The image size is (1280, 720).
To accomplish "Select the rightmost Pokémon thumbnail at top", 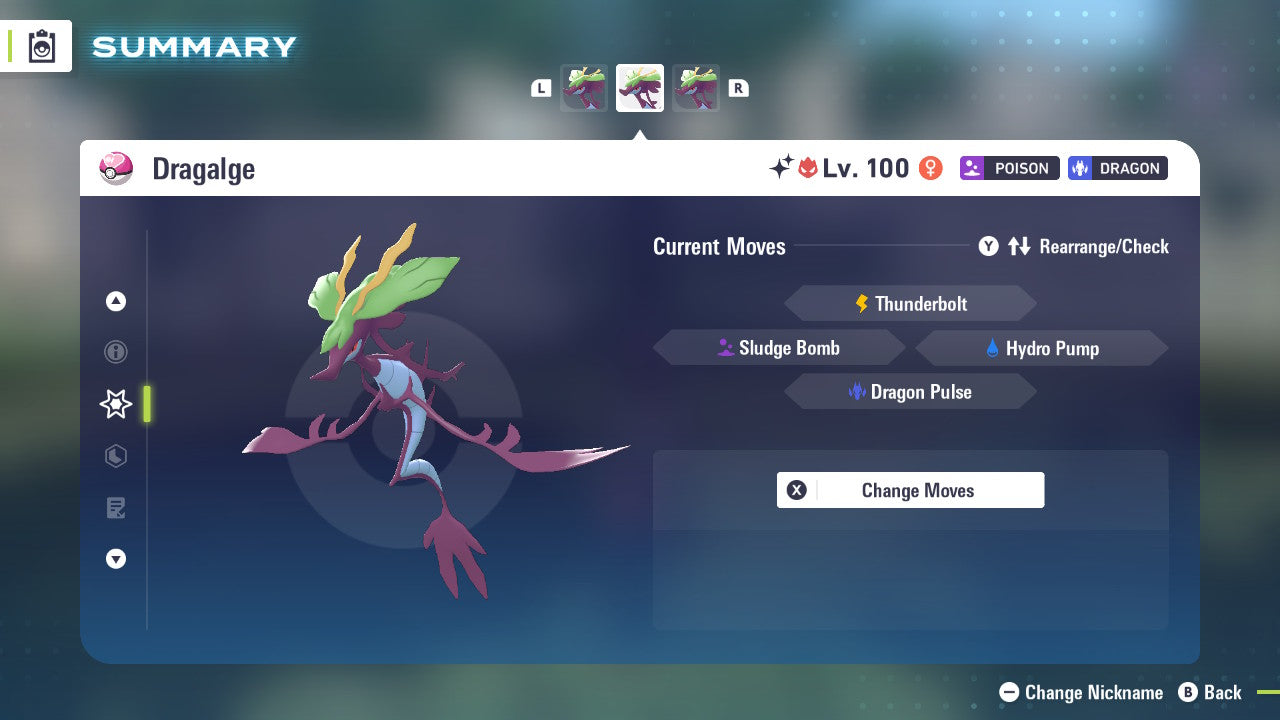I will coord(696,88).
